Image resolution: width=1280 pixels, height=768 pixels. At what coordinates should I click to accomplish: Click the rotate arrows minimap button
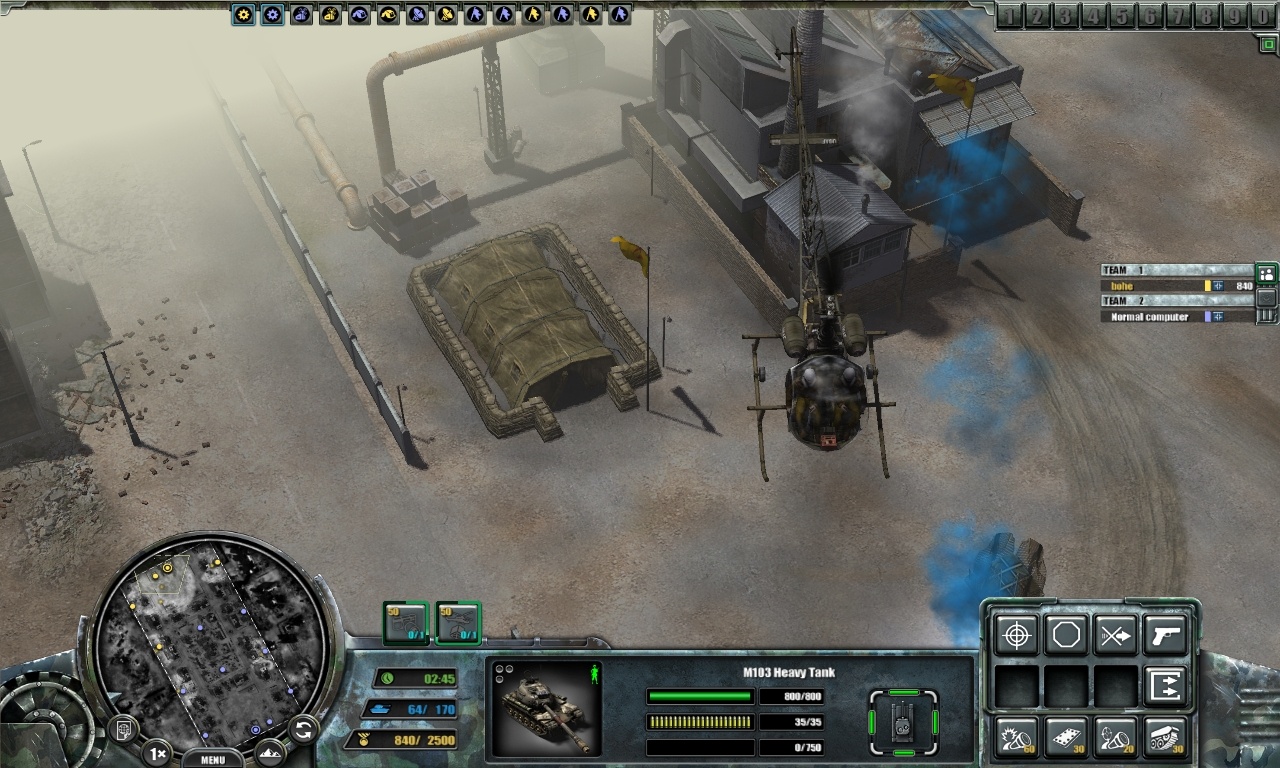point(302,730)
